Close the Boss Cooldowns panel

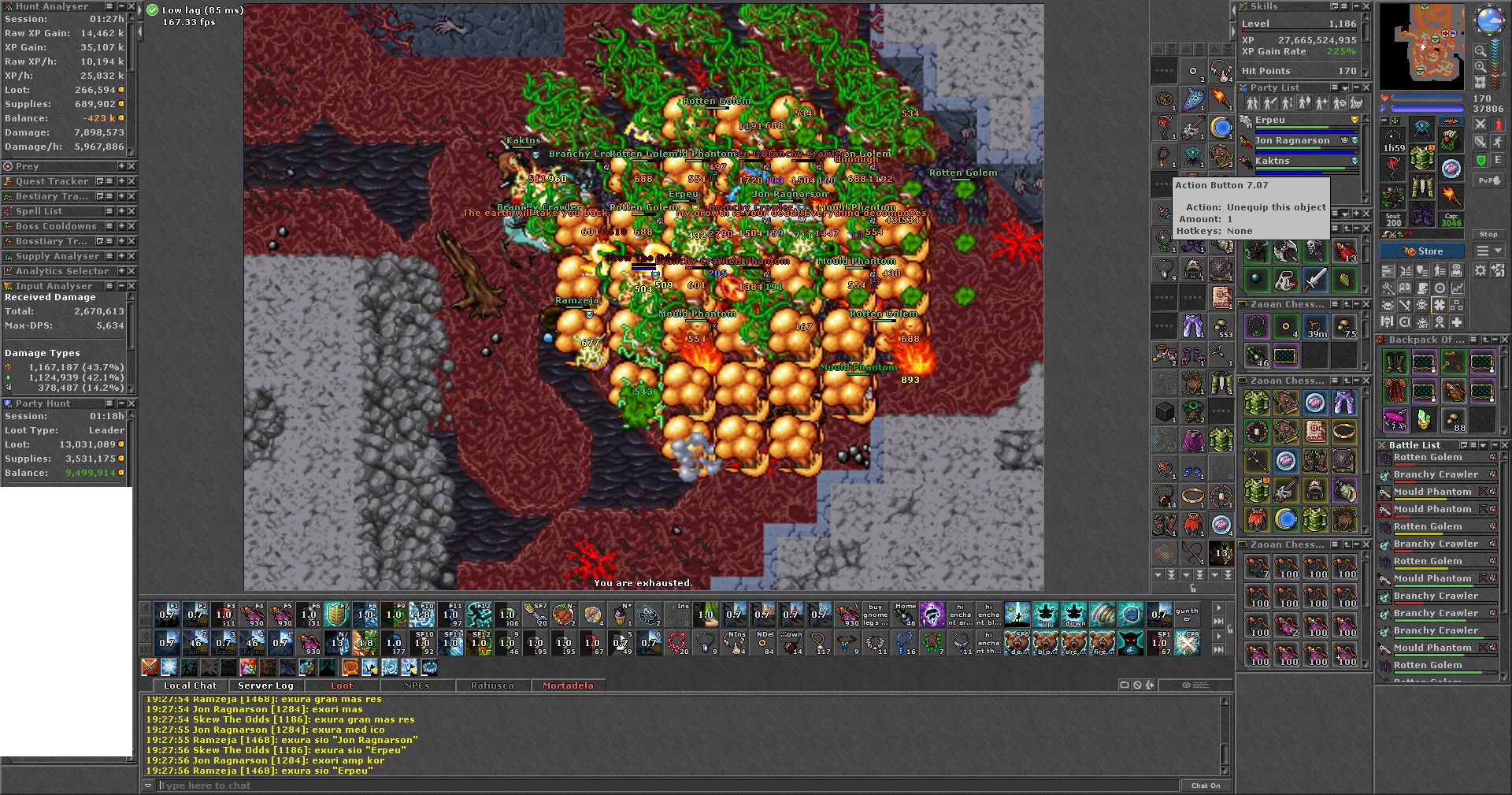[132, 226]
